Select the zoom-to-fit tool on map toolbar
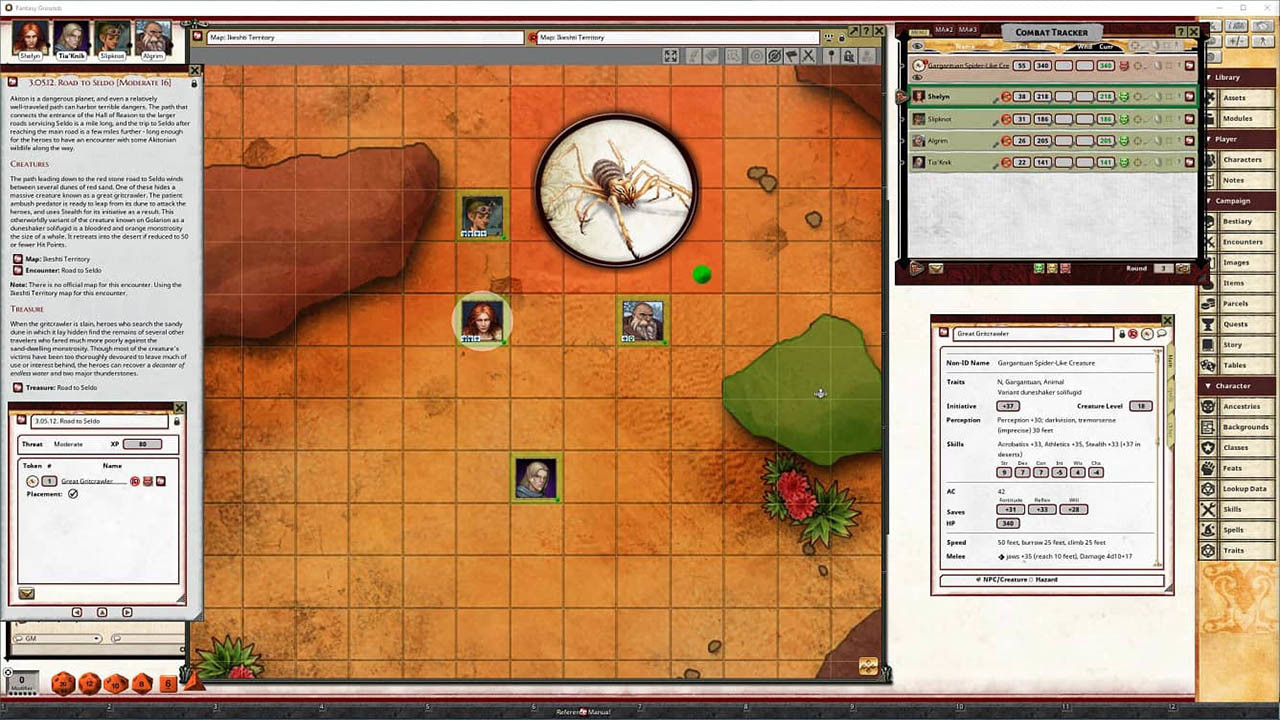This screenshot has height=720, width=1280. pos(670,56)
